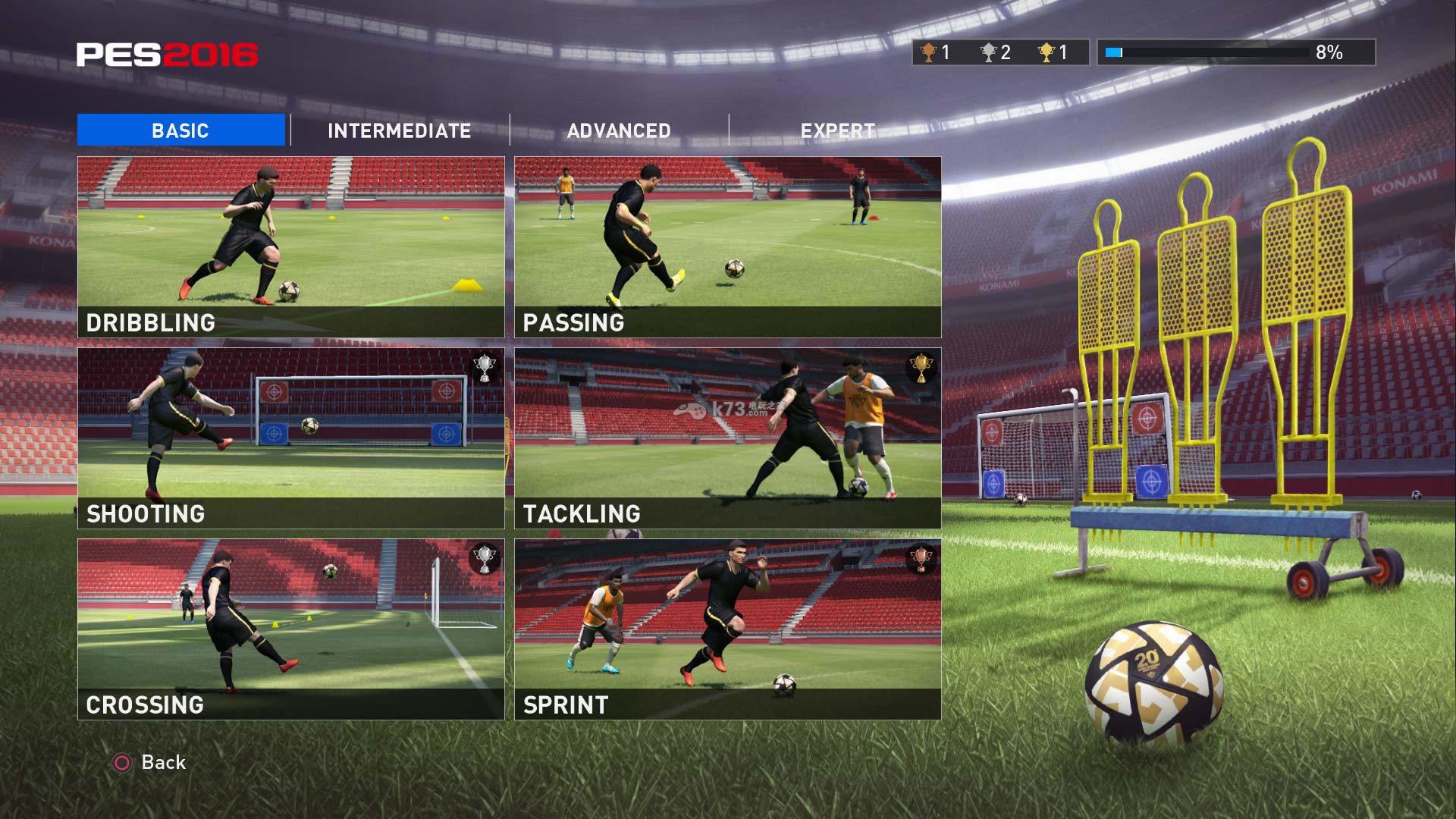This screenshot has height=819, width=1456.
Task: Switch to the Basic tab
Action: point(180,130)
